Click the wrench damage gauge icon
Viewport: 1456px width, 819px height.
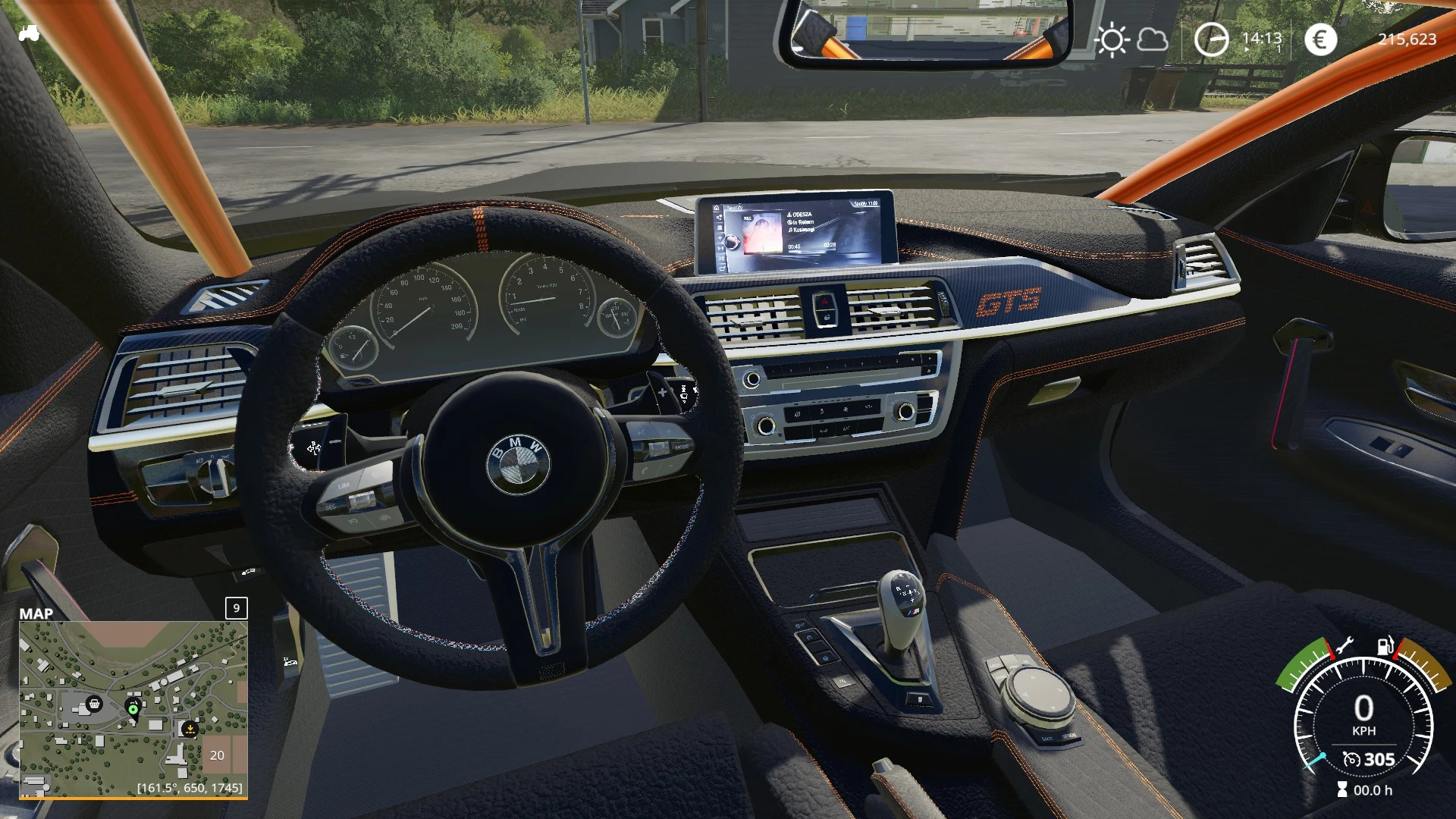pos(1344,646)
